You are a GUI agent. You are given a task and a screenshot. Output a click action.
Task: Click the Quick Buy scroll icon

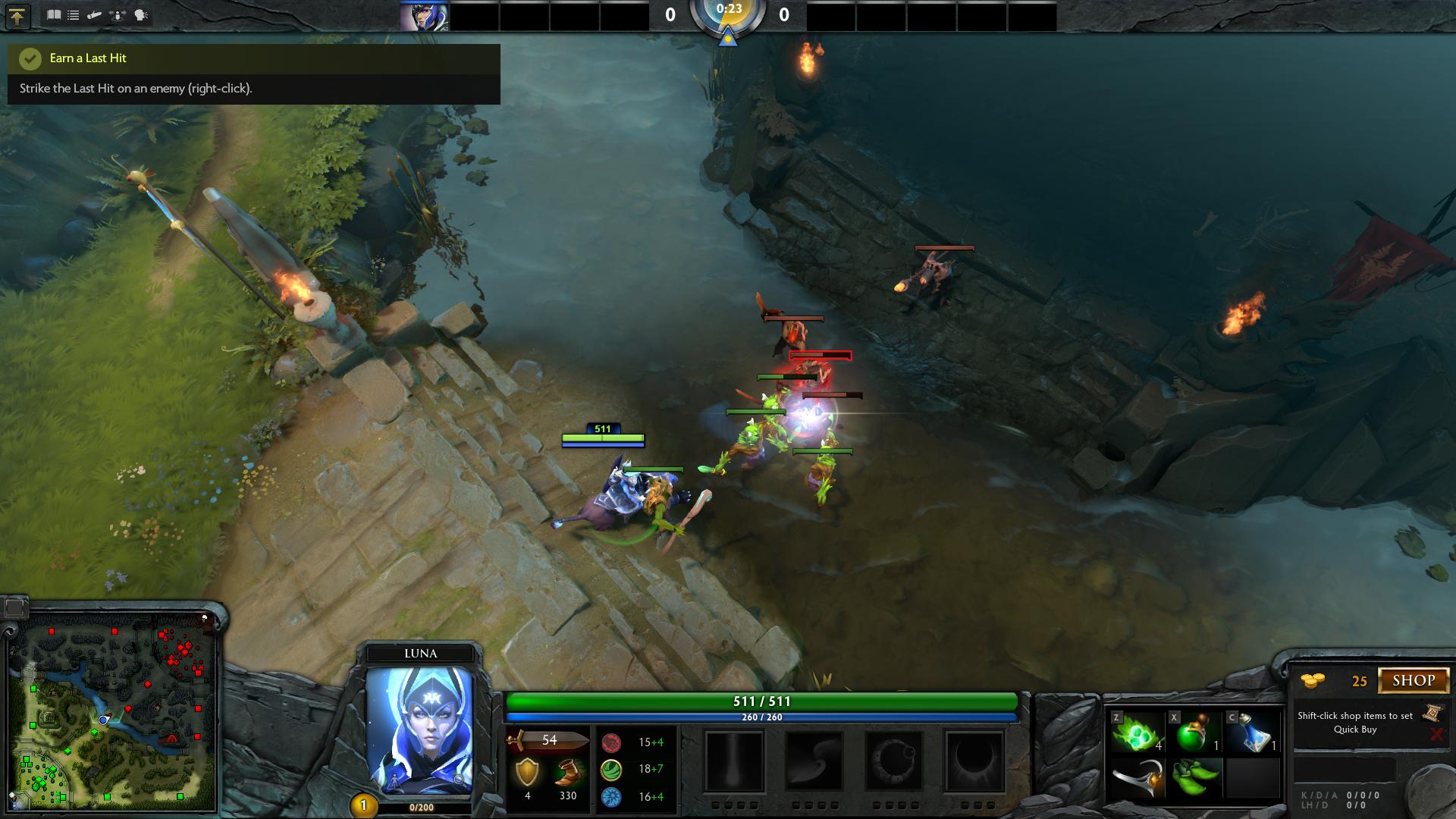(x=1432, y=713)
